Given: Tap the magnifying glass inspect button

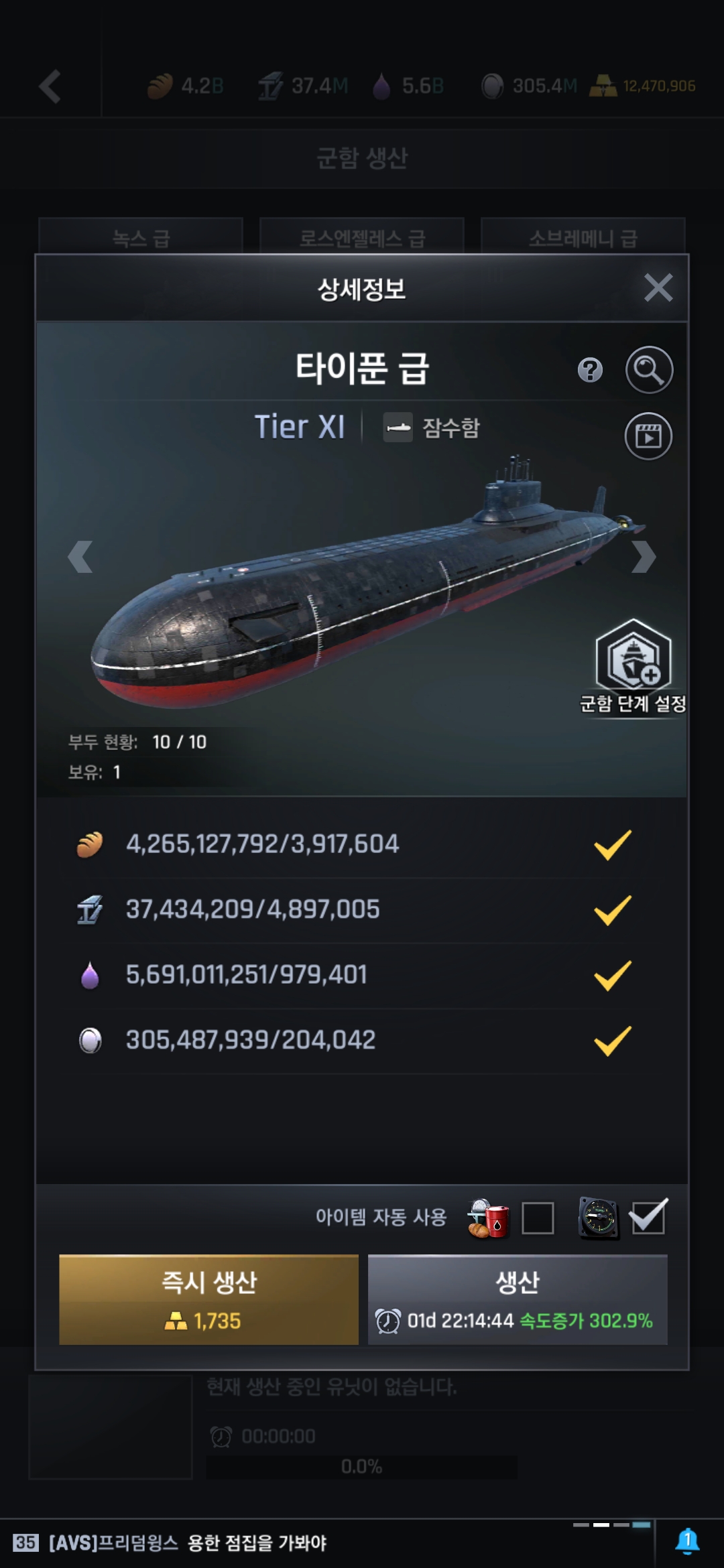Looking at the screenshot, I should [649, 370].
